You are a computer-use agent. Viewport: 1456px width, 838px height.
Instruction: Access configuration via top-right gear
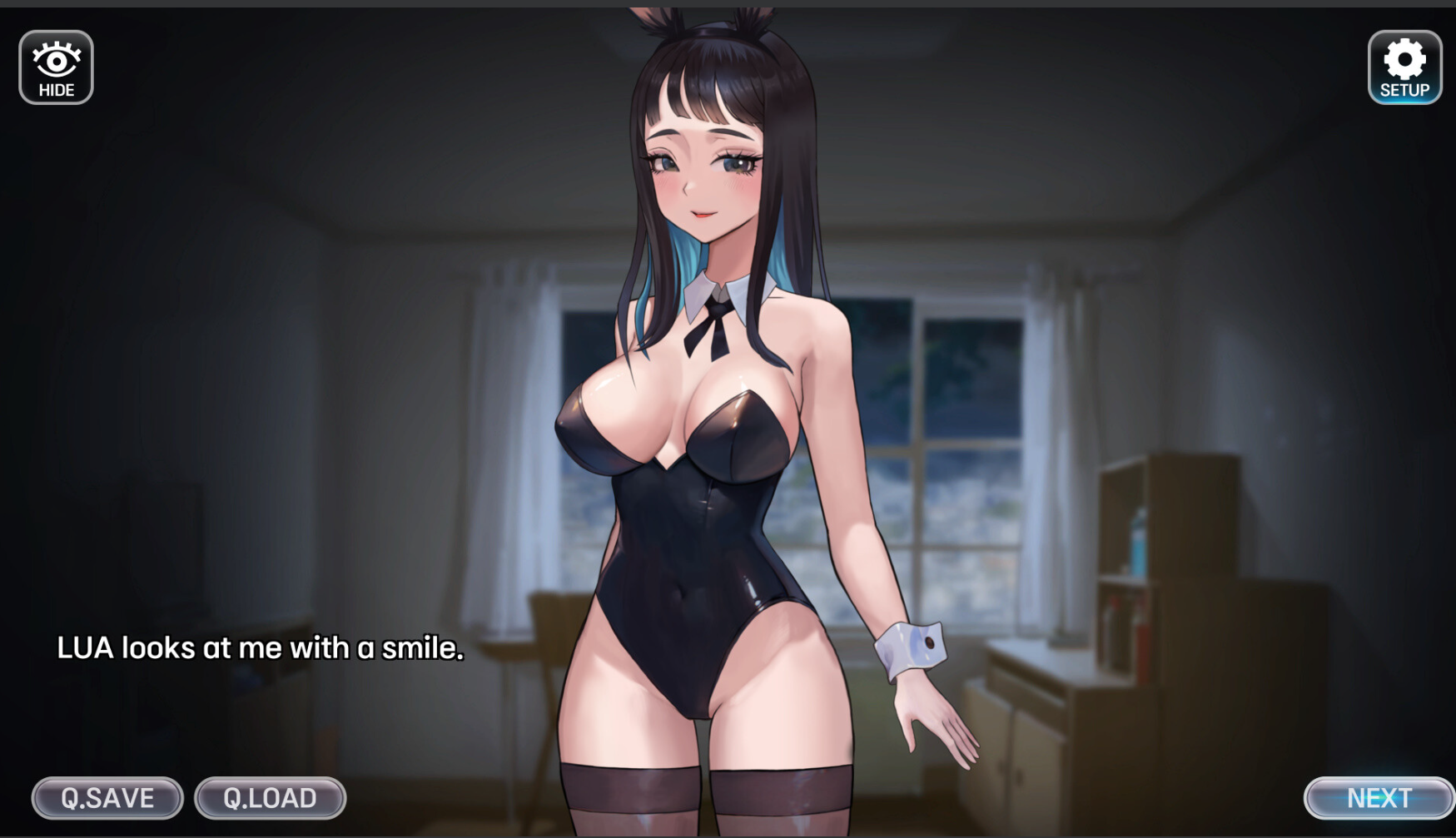coord(1404,66)
